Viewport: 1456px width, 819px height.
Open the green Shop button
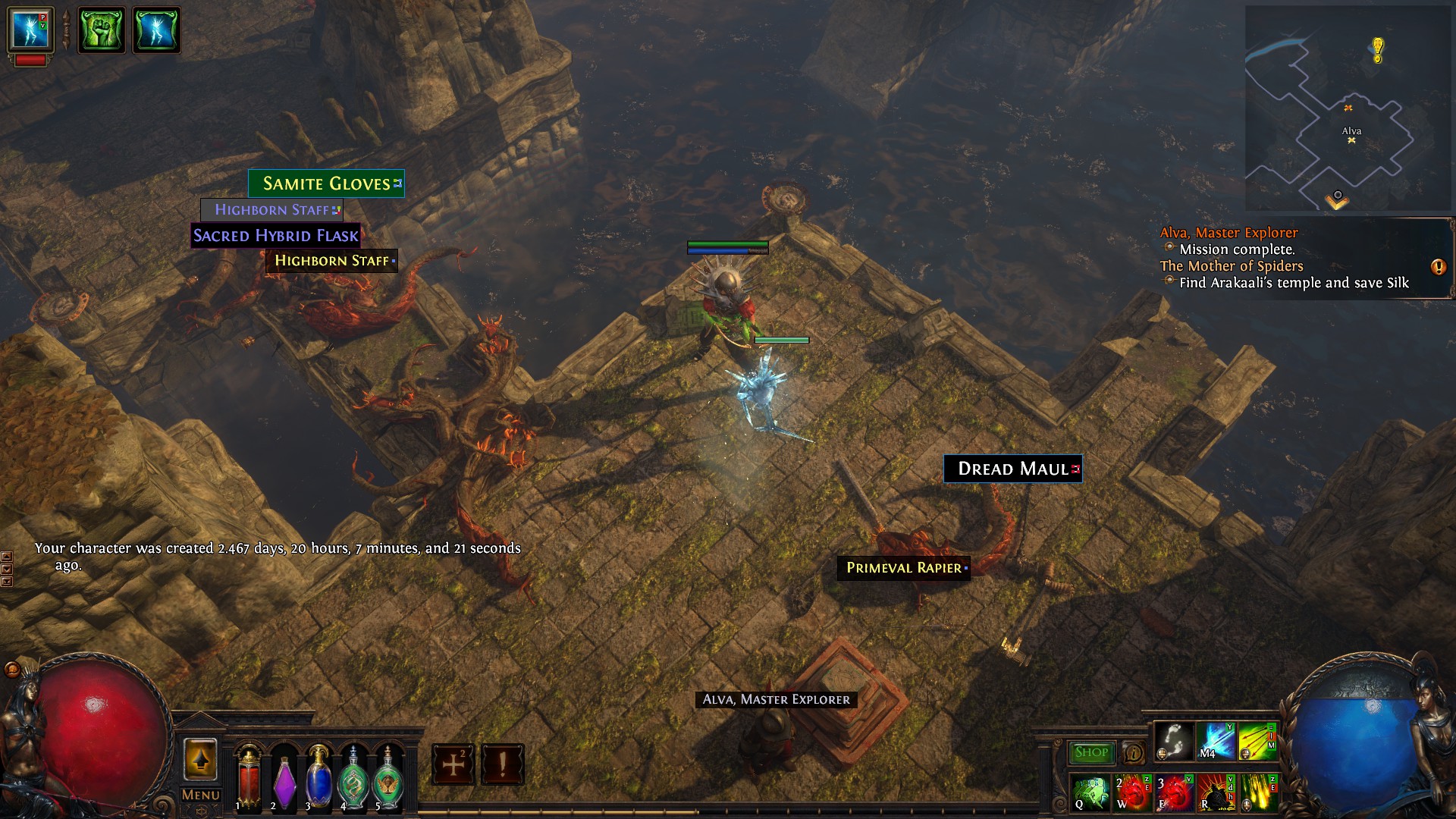(x=1091, y=752)
